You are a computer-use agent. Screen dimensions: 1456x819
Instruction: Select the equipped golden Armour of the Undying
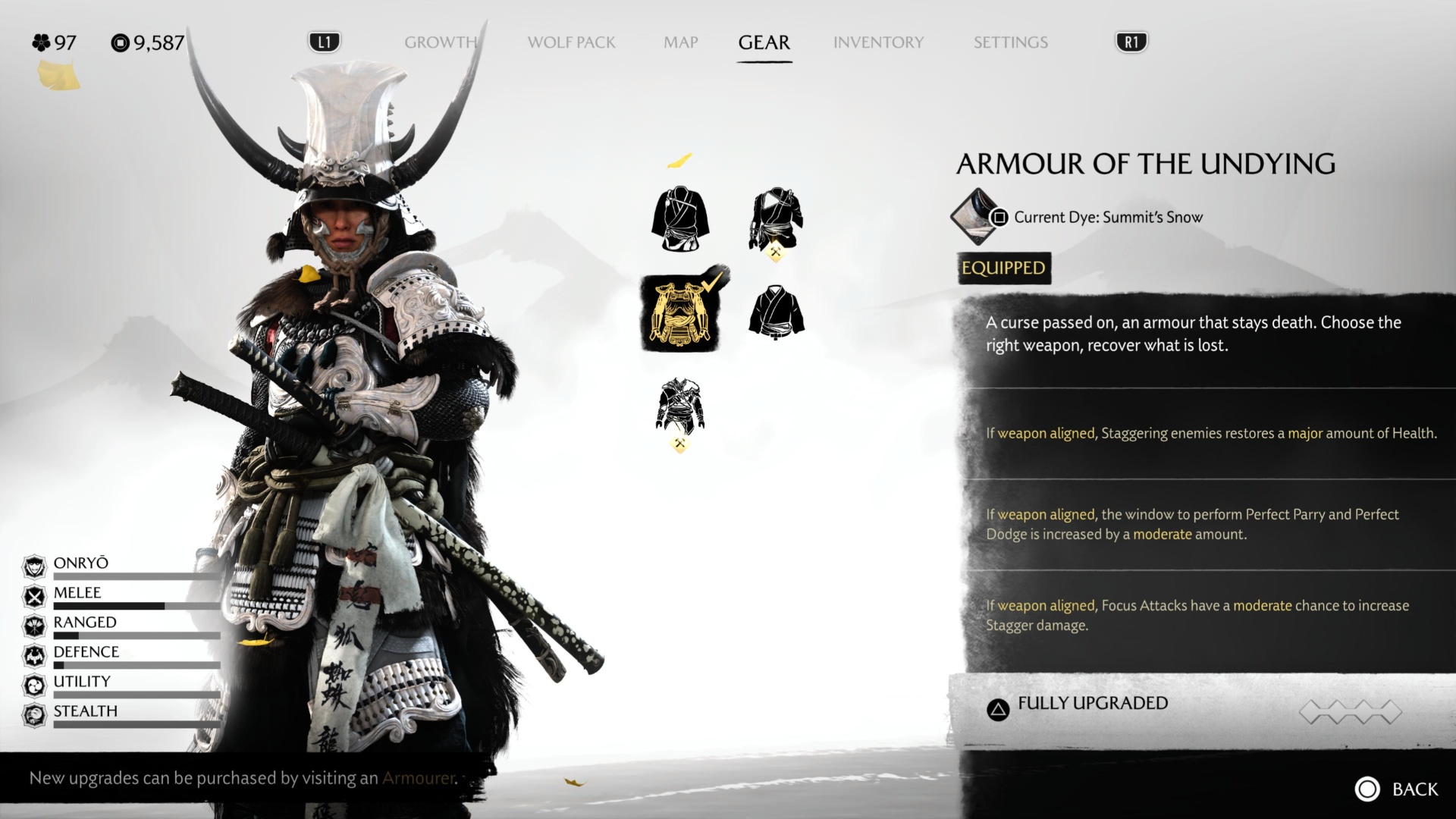[680, 313]
